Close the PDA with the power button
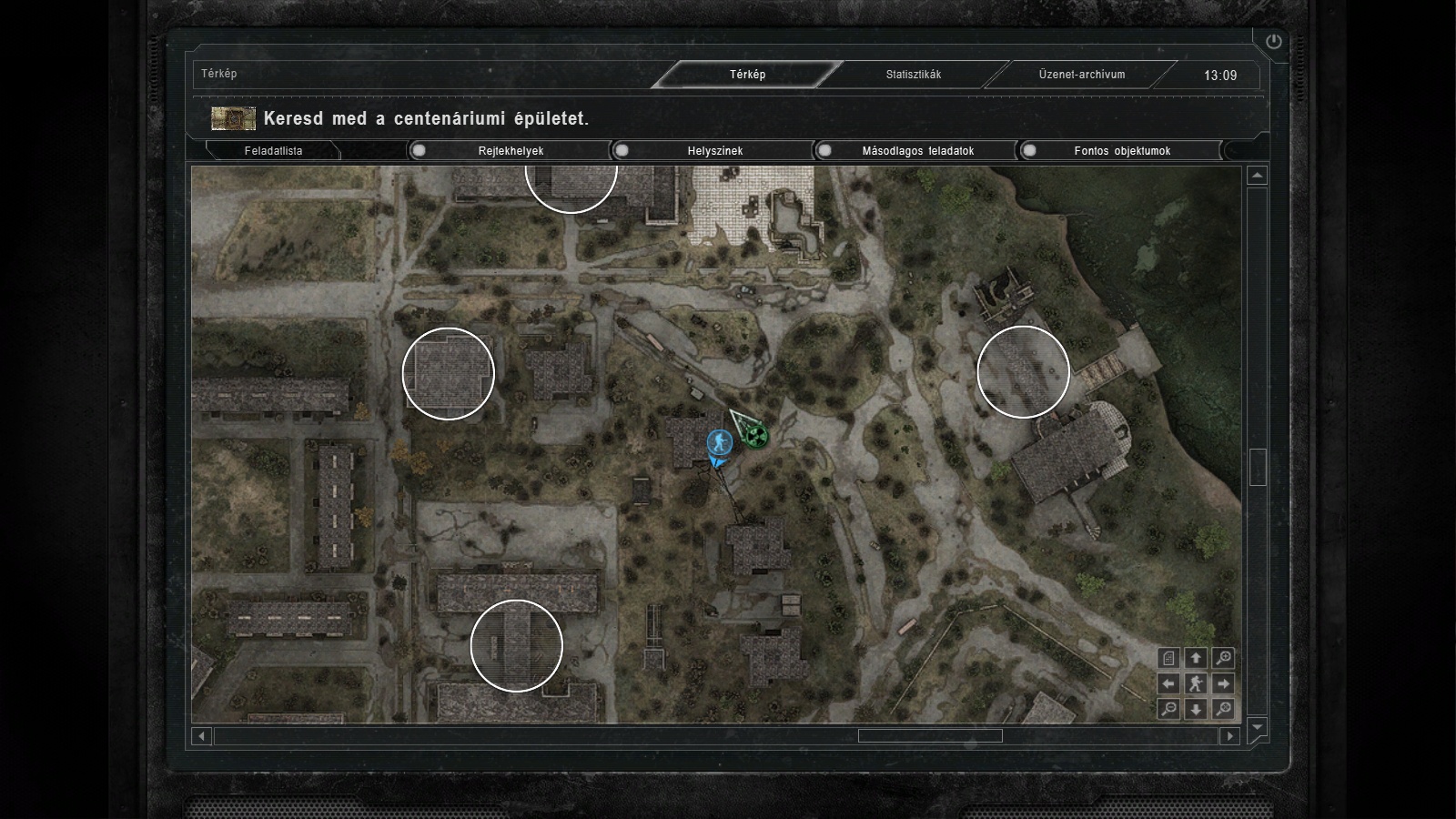The width and height of the screenshot is (1456, 819). click(x=1273, y=41)
